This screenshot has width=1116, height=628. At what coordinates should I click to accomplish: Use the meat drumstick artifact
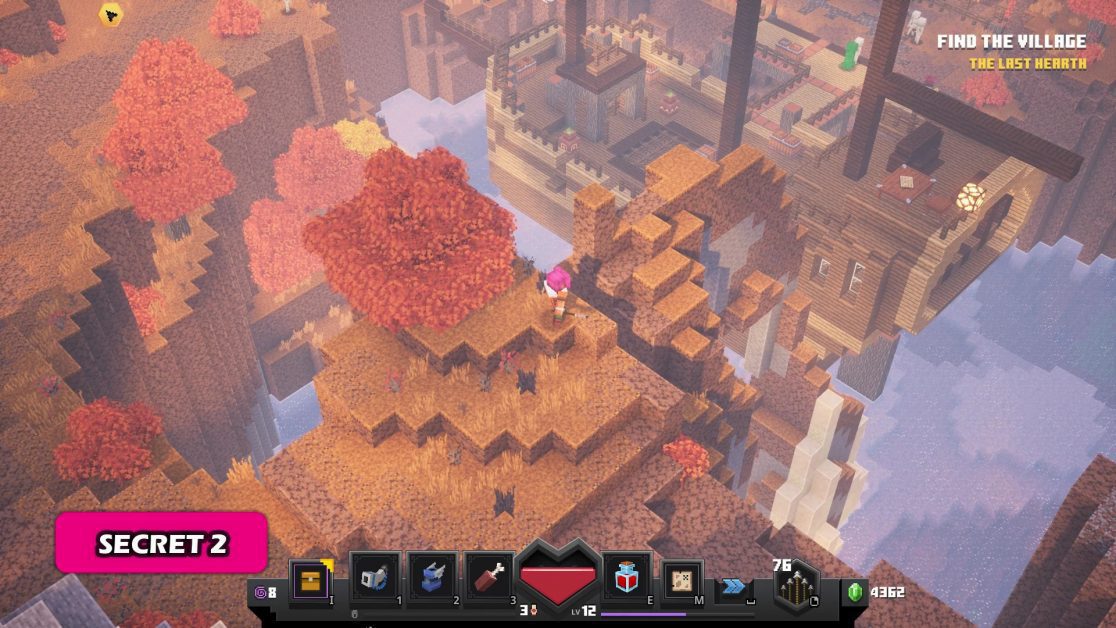pos(489,580)
